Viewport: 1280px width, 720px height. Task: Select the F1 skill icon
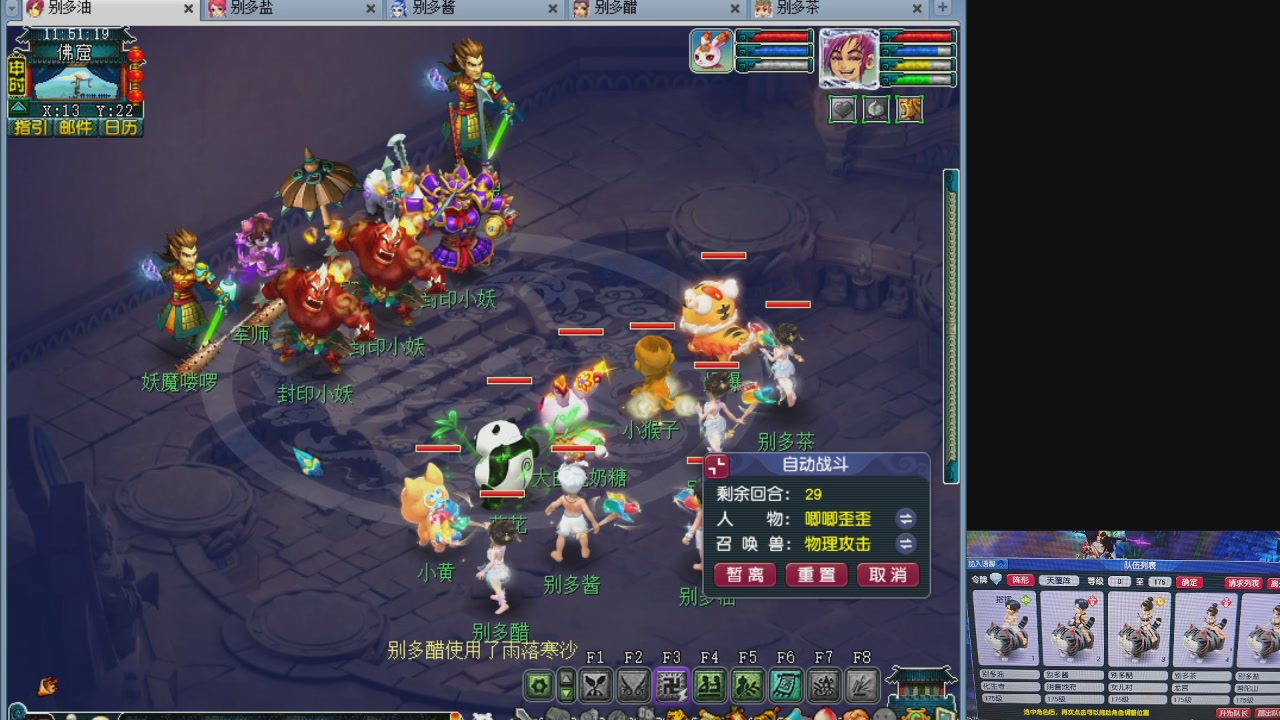595,686
